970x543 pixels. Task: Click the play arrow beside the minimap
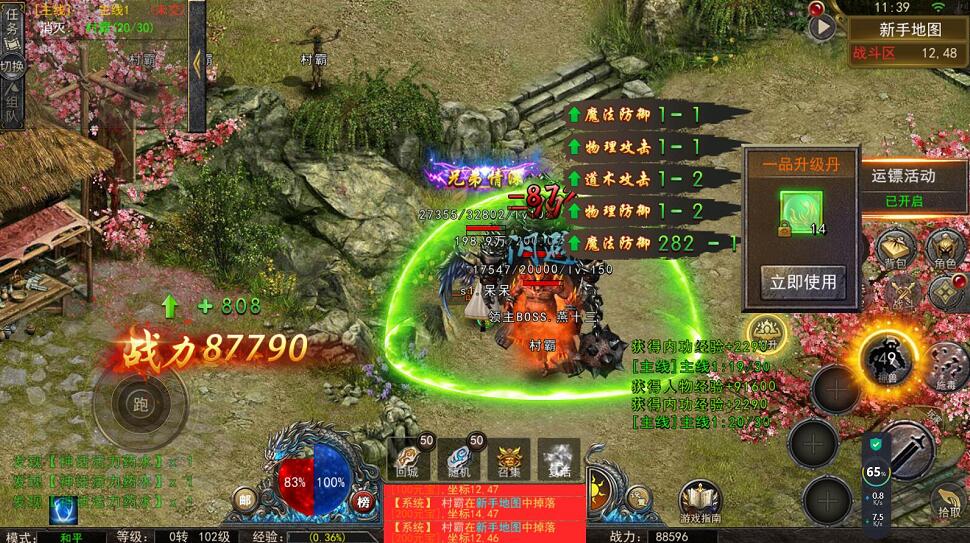point(822,27)
